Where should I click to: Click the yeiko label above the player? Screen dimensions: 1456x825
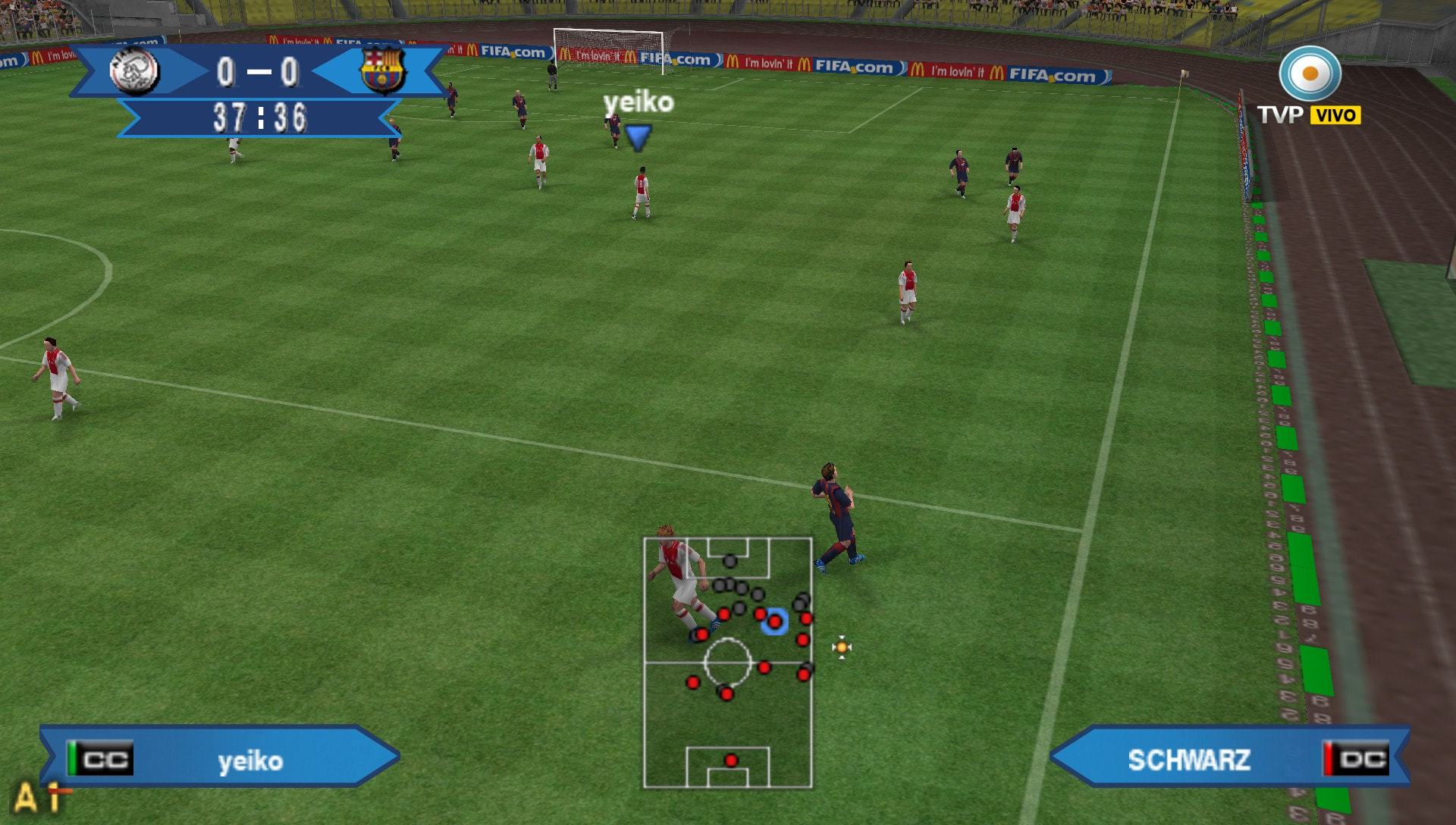point(638,102)
